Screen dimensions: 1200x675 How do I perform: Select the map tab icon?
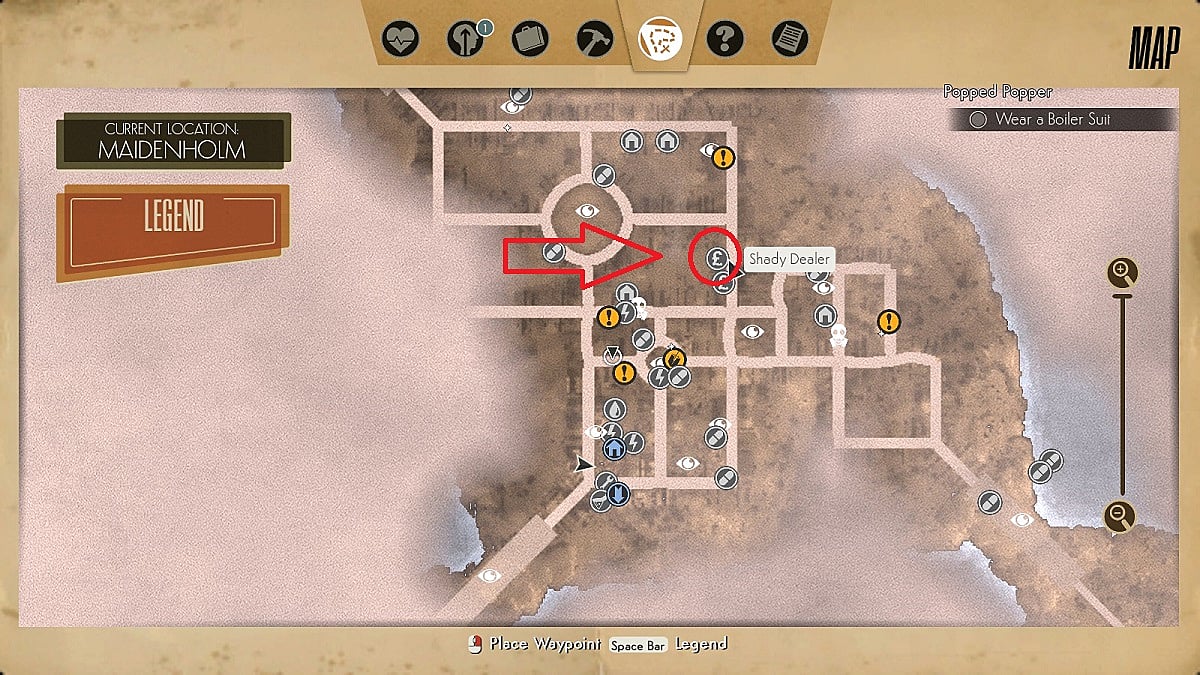click(659, 40)
